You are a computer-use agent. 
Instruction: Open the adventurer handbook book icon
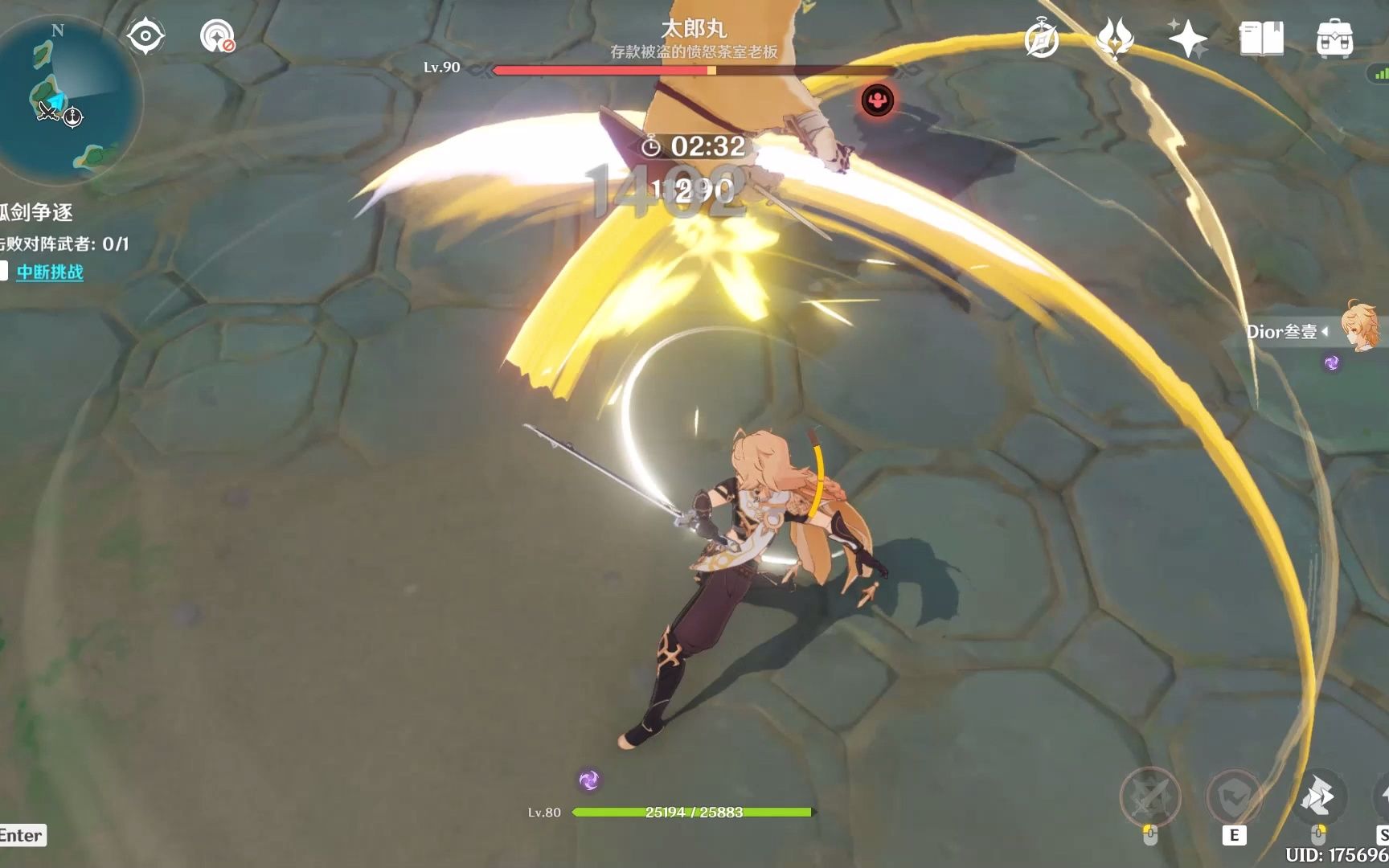[1261, 38]
